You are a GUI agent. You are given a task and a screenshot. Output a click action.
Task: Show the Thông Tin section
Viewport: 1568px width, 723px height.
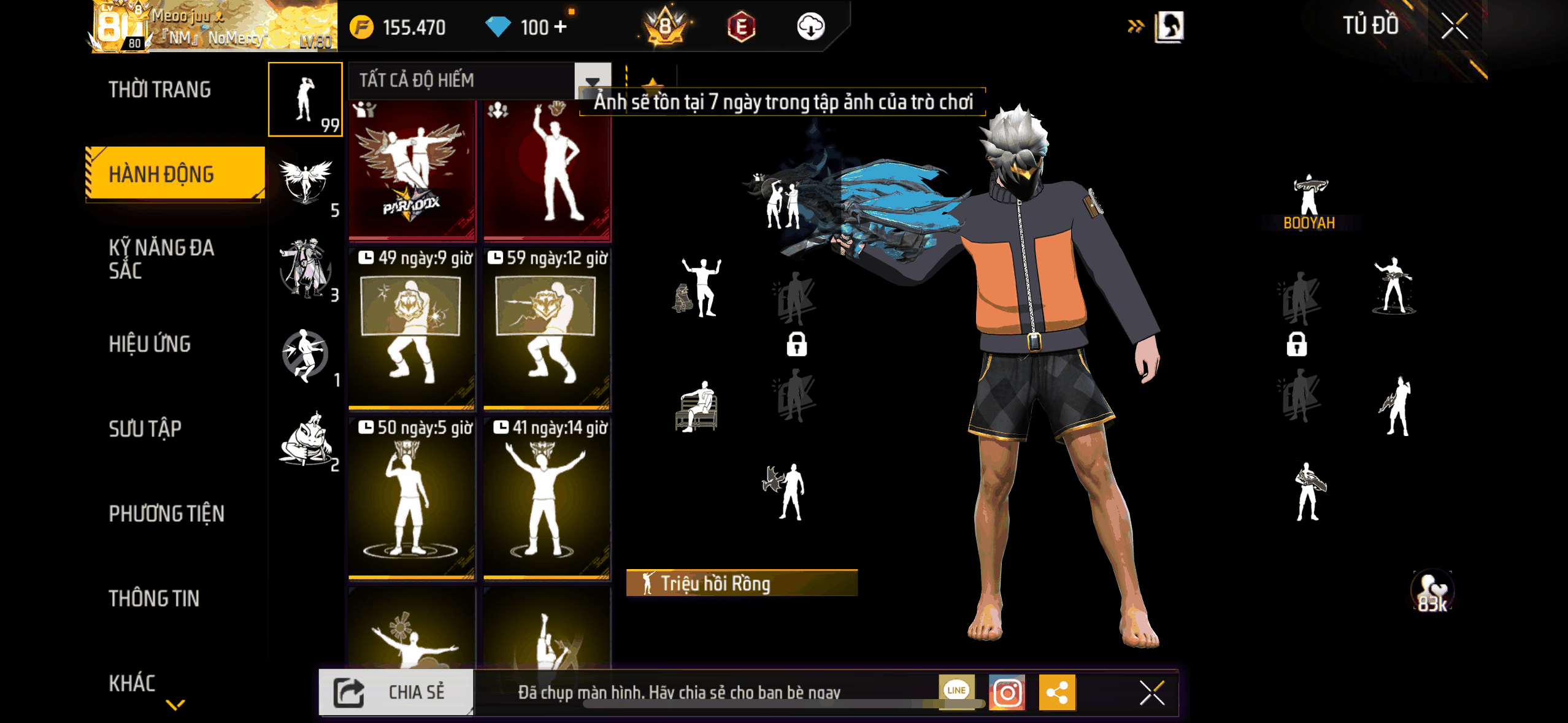(x=154, y=599)
